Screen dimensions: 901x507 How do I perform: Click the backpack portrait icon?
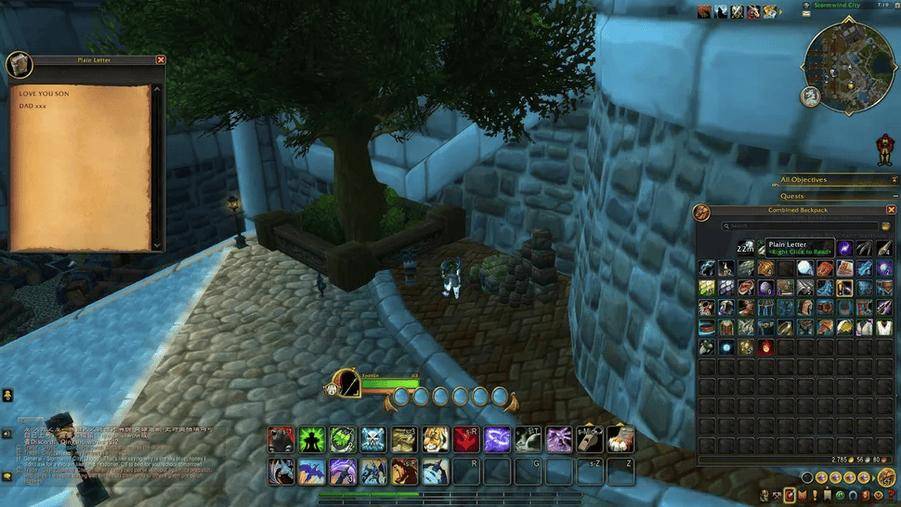(702, 212)
